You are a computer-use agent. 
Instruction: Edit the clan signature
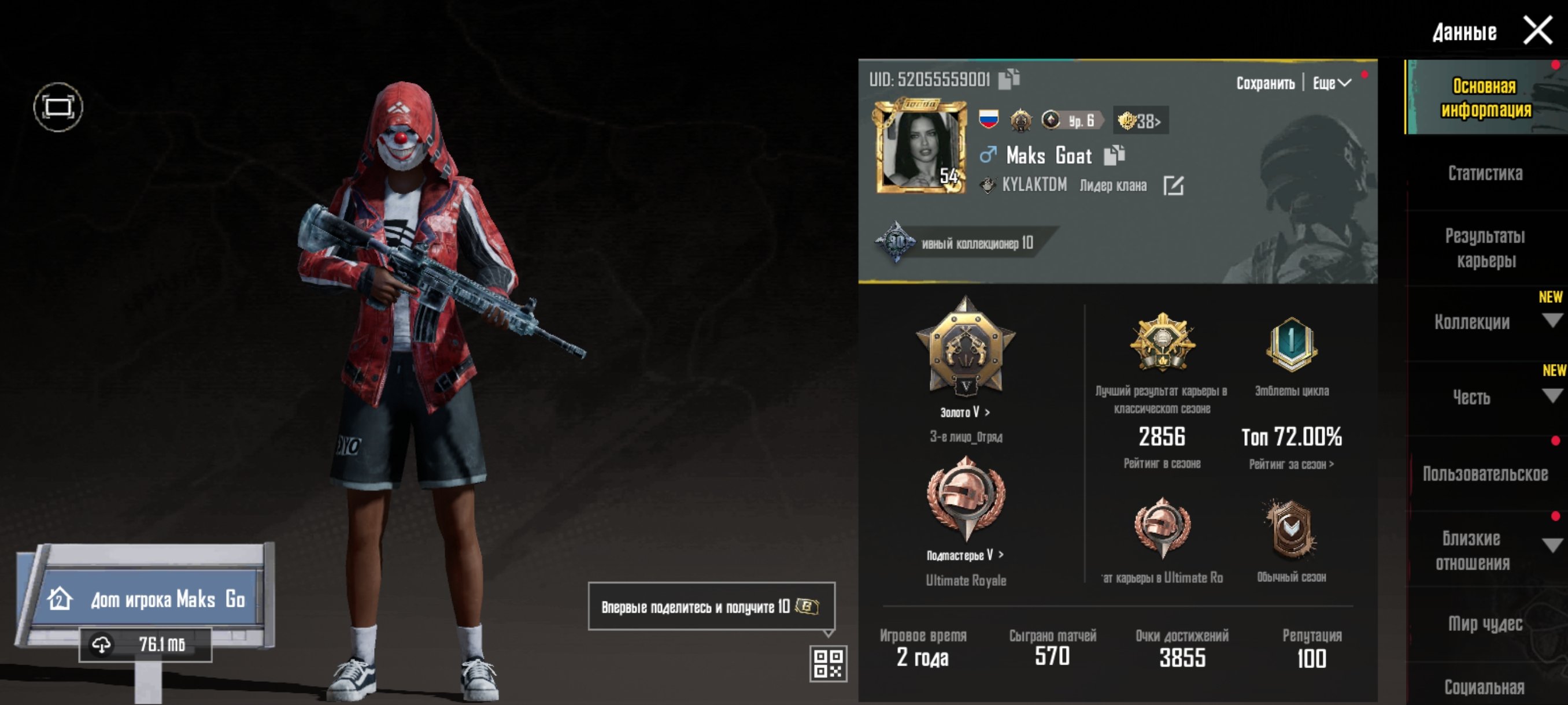pyautogui.click(x=1173, y=185)
